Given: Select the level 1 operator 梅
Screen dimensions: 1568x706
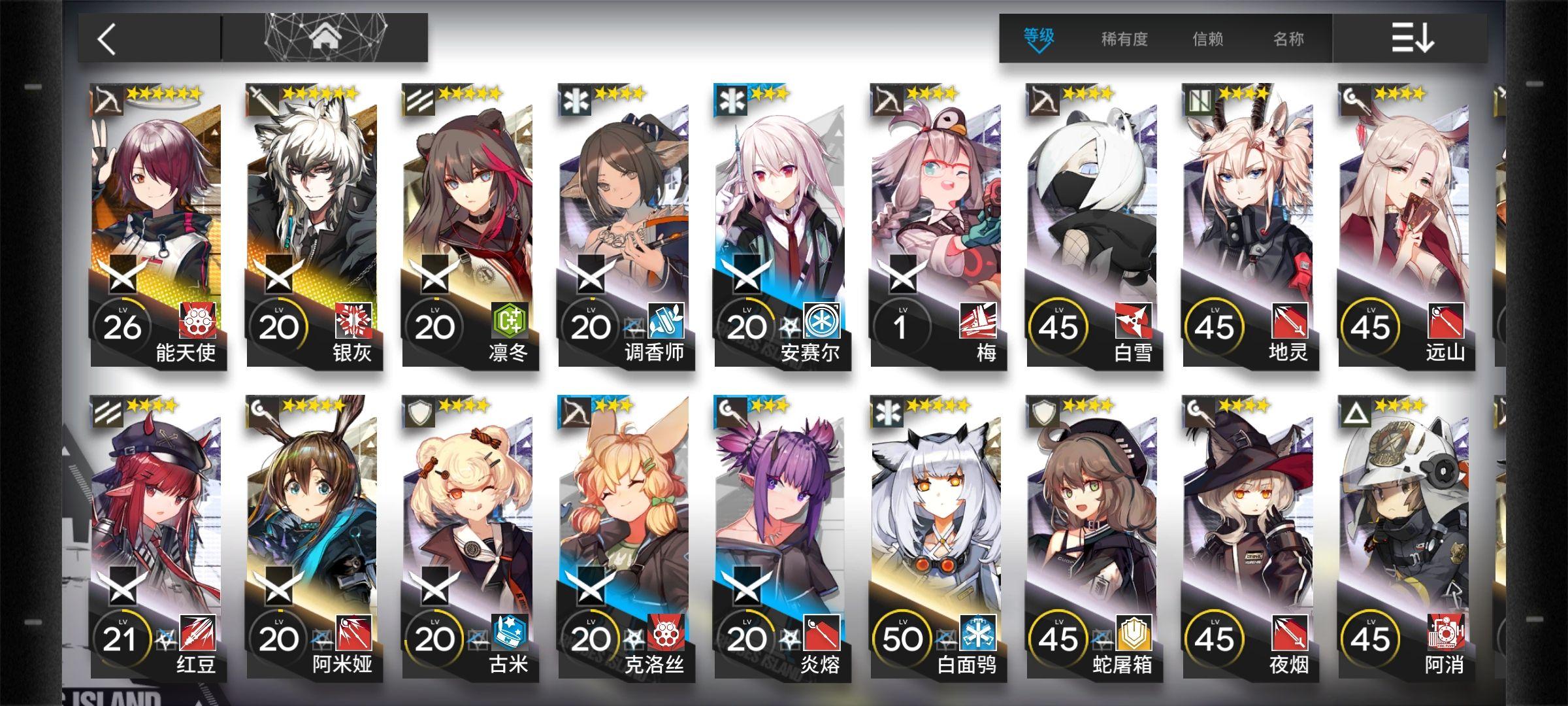Looking at the screenshot, I should coord(938,226).
